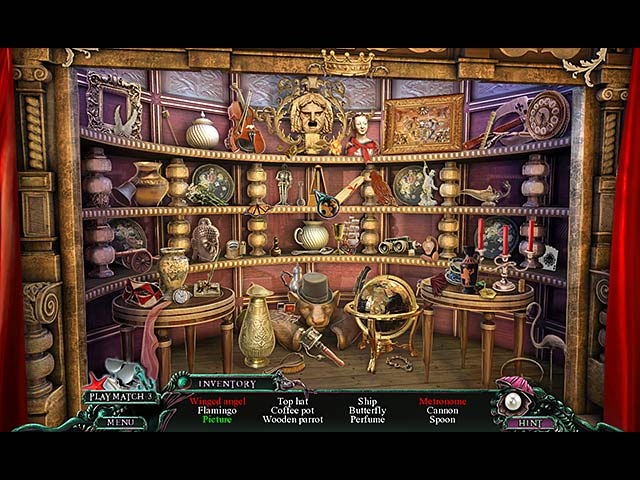Select 'Perfume' in the object list
This screenshot has width=640, height=480.
click(x=367, y=420)
